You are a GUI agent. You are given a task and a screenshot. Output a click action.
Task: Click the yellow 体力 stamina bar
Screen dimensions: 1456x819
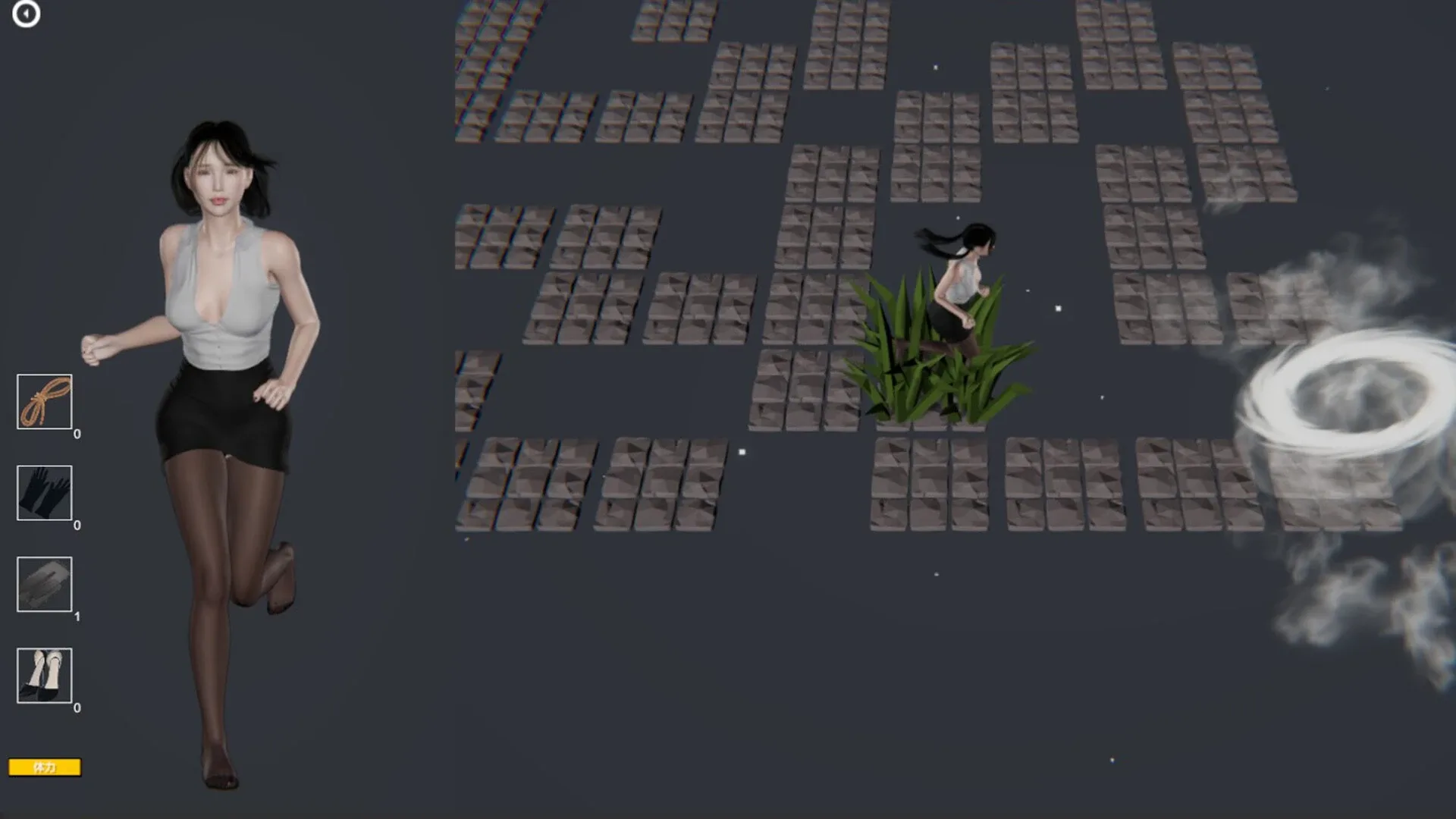(45, 767)
